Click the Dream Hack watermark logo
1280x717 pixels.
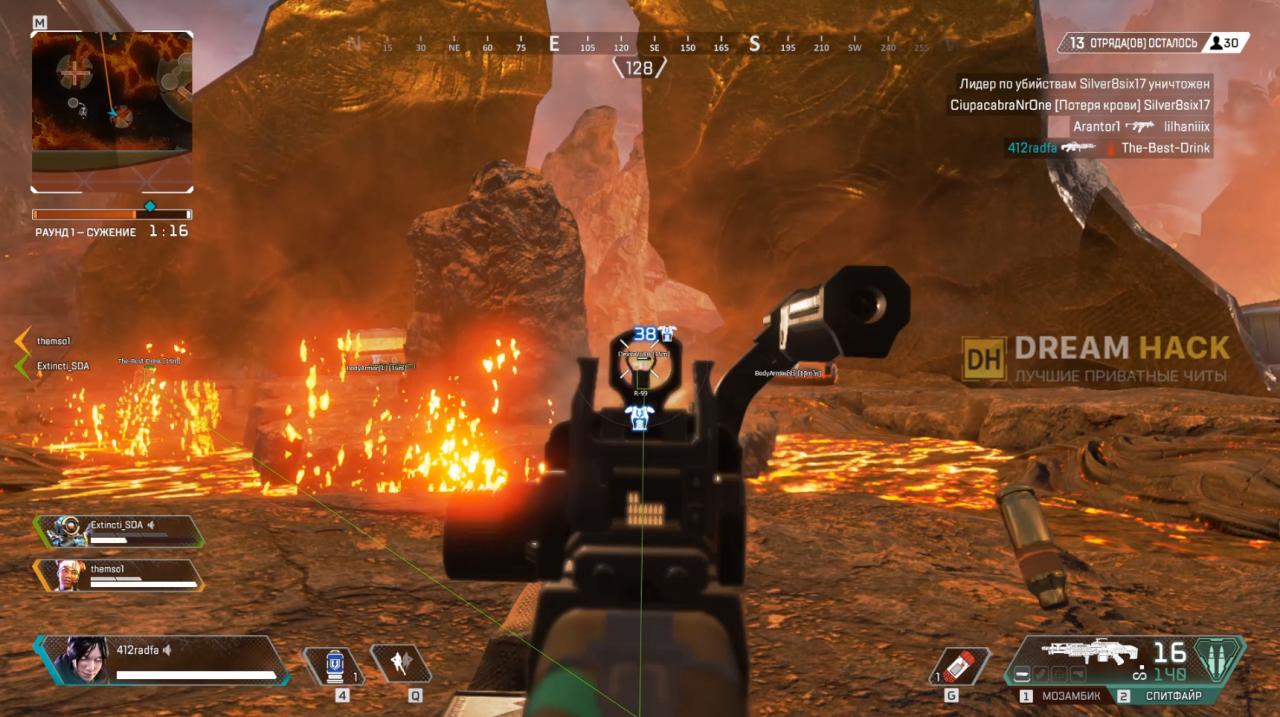1096,359
